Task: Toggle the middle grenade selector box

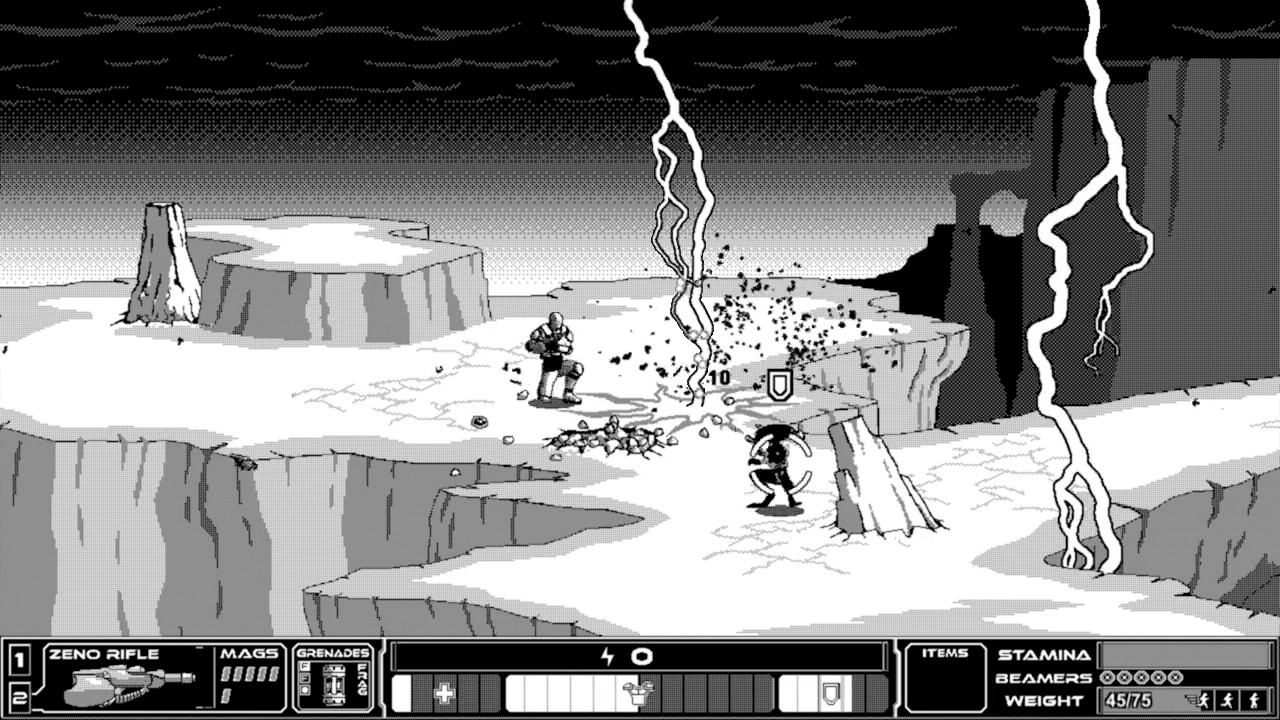Action: 304,676
